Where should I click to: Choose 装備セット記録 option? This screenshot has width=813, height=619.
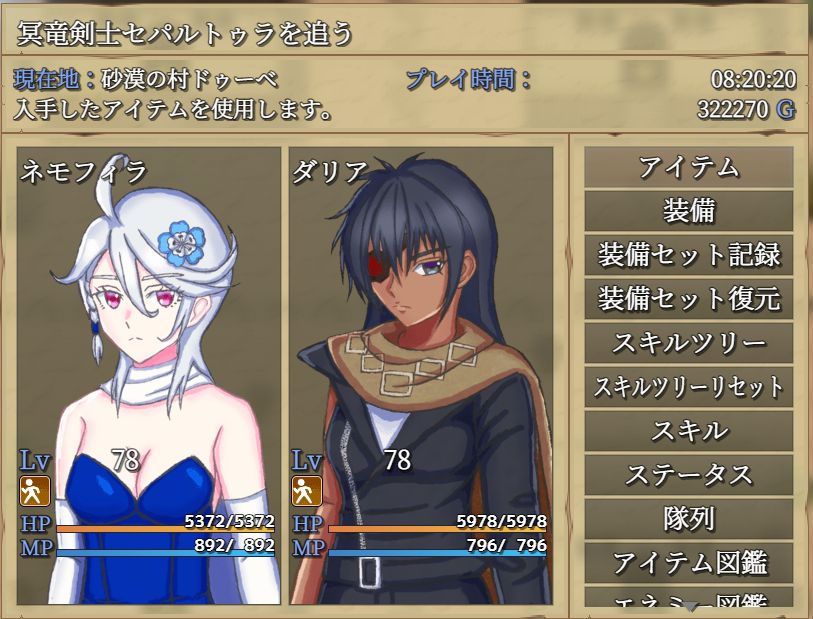point(688,255)
